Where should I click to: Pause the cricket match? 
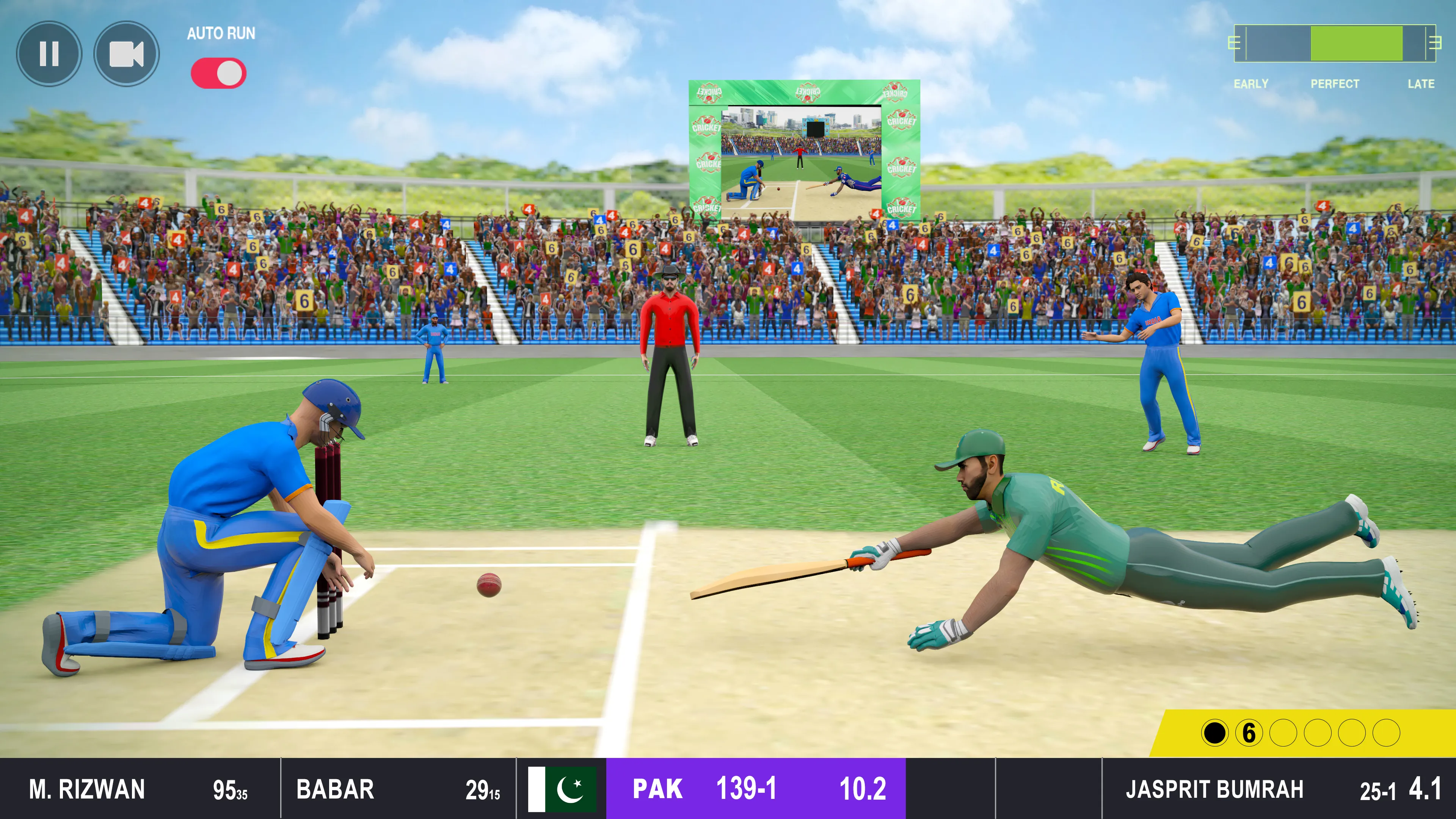tap(49, 54)
